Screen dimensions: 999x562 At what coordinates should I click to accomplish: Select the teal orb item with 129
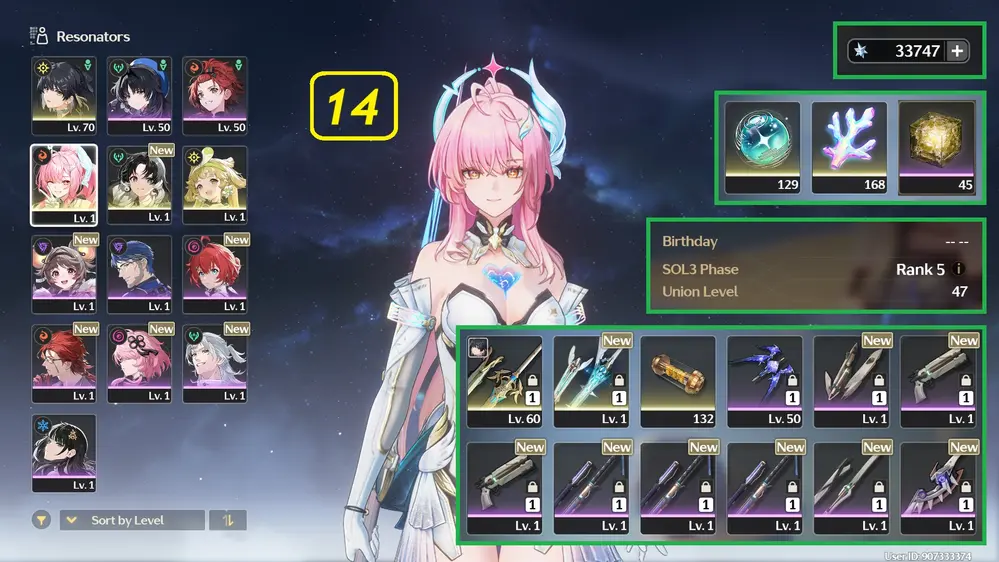tap(763, 147)
